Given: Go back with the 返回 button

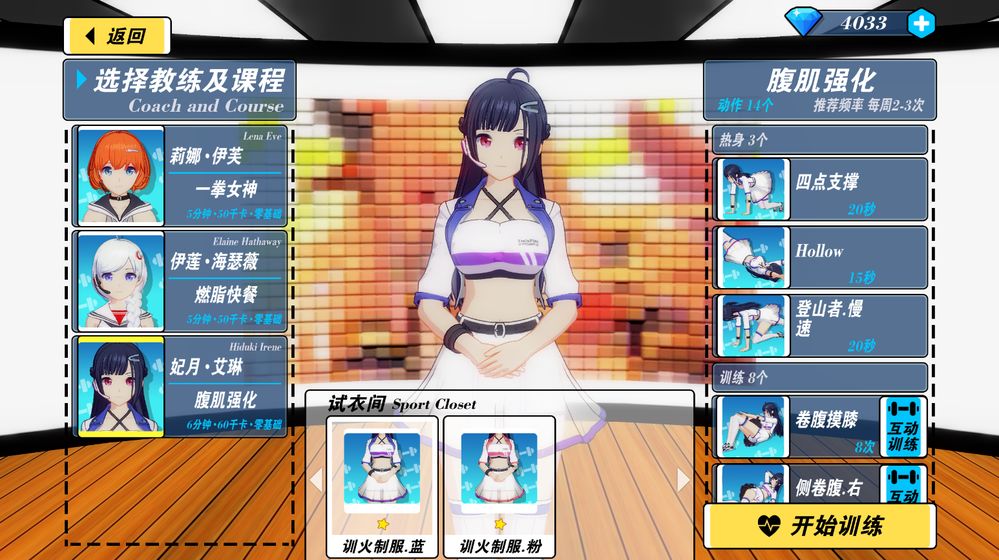Looking at the screenshot, I should pyautogui.click(x=117, y=36).
